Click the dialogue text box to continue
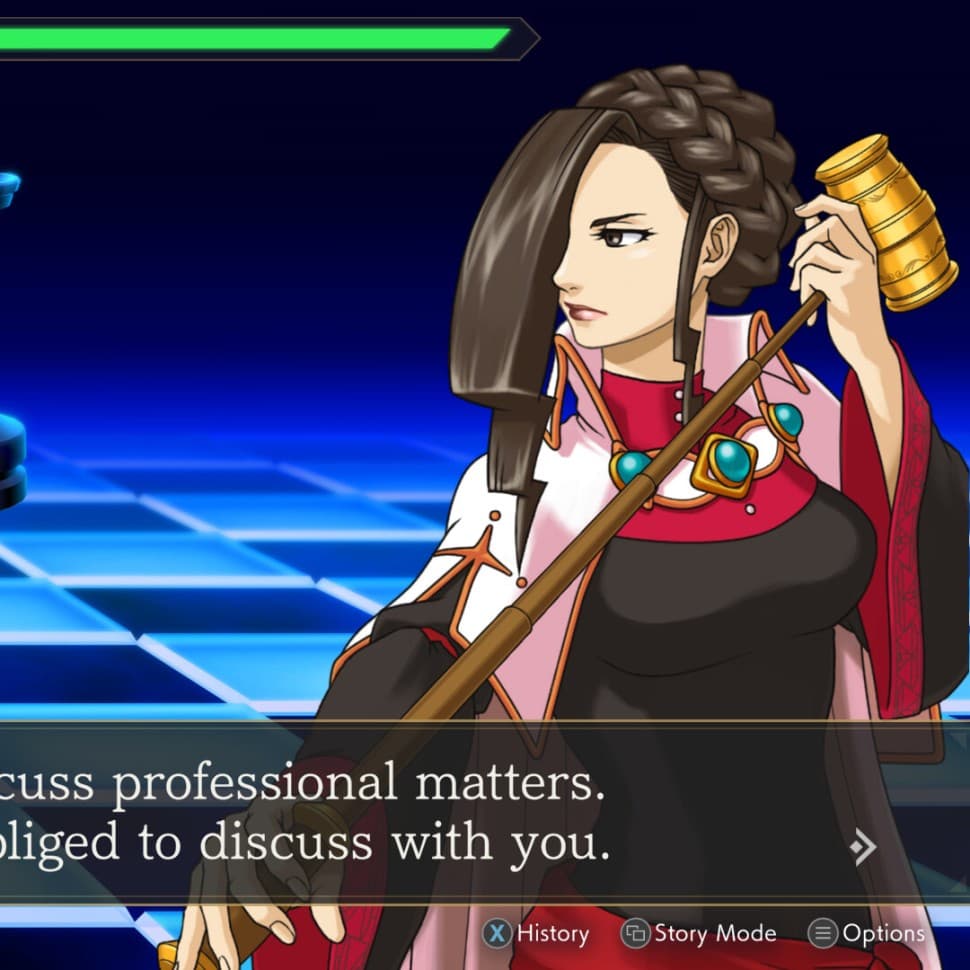Viewport: 970px width, 970px height. coord(400,812)
